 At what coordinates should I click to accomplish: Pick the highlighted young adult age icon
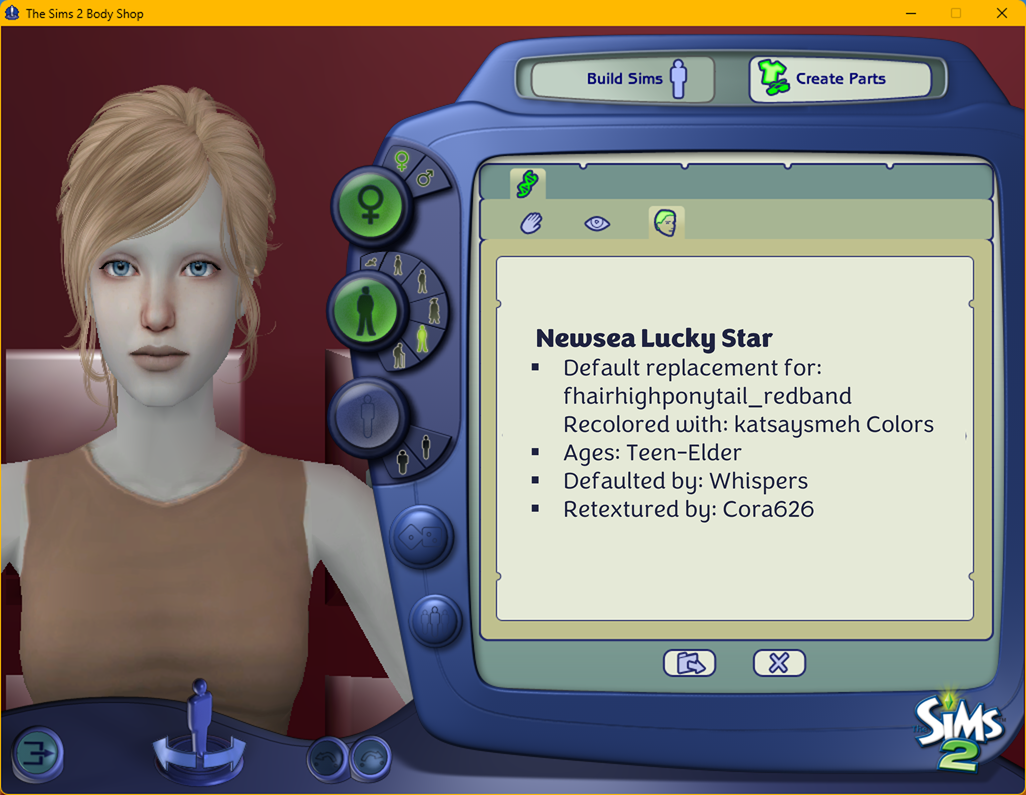[x=423, y=338]
